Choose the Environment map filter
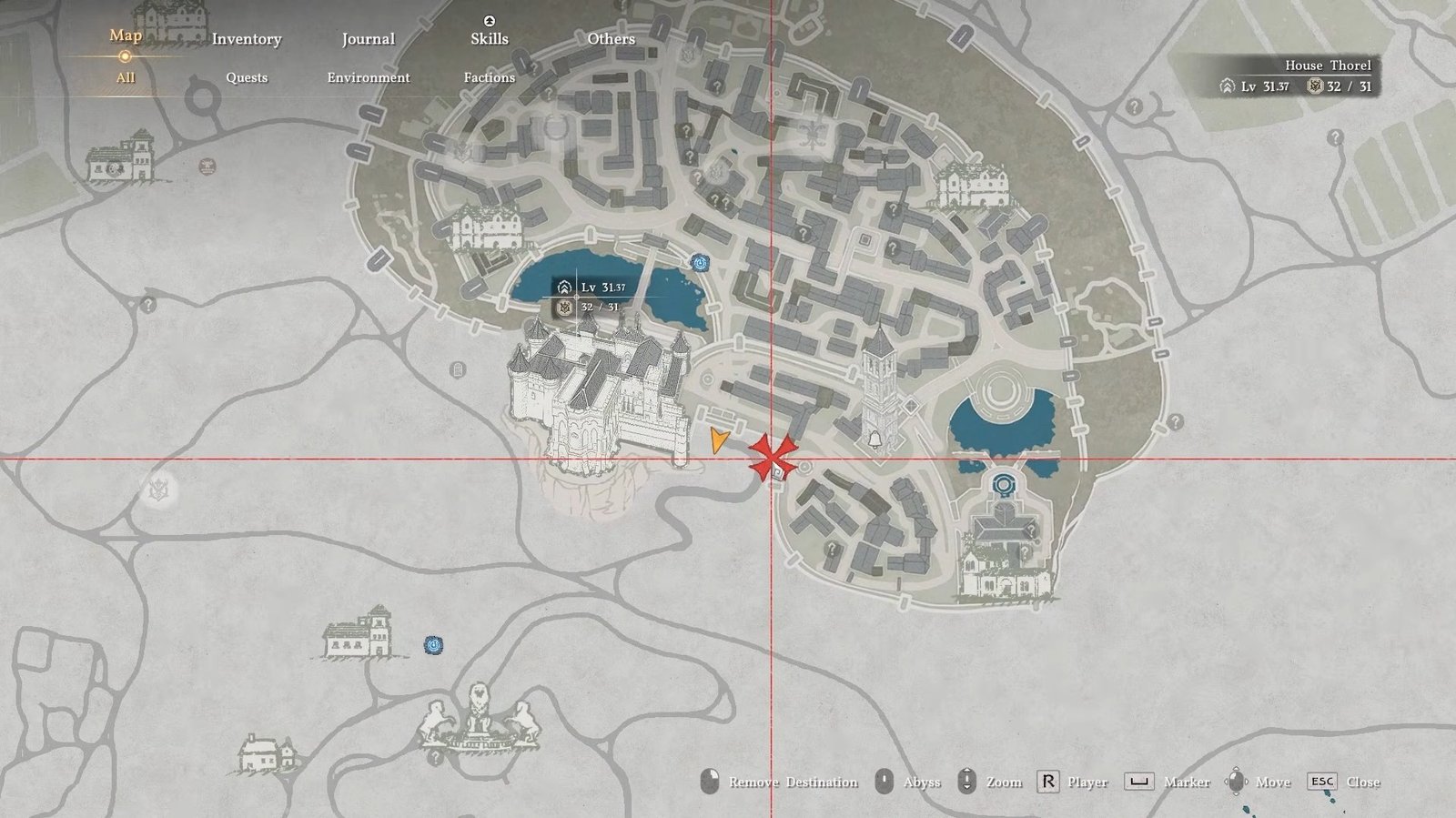This screenshot has width=1456, height=818. coord(369,77)
